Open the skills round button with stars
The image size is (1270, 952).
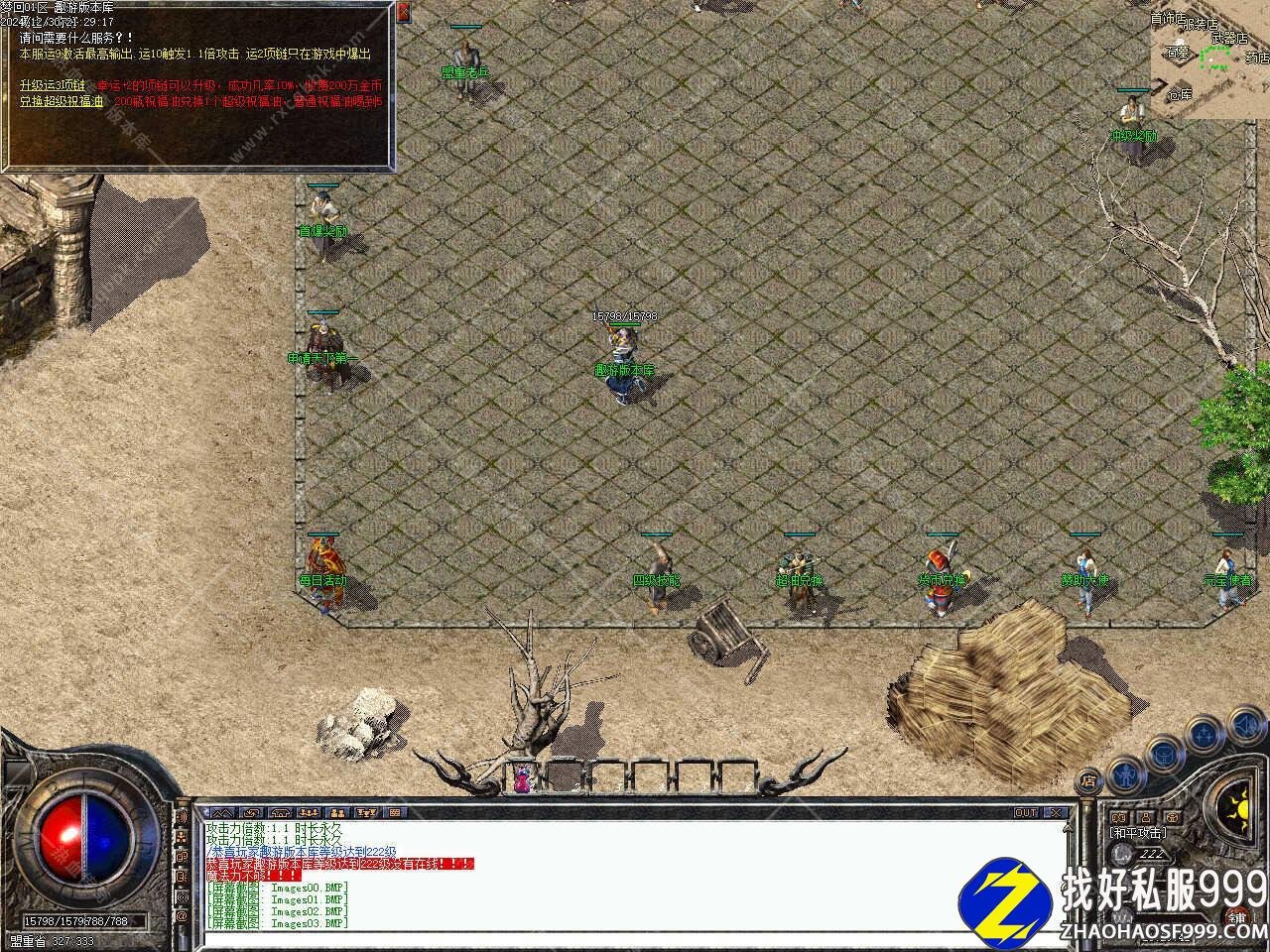1204,734
